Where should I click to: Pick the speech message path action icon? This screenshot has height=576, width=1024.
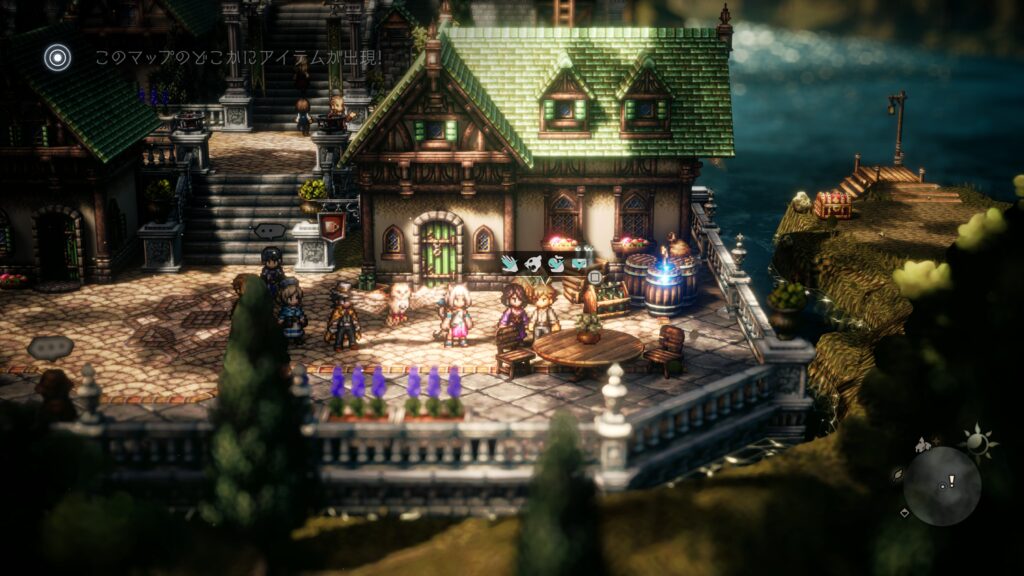[579, 265]
